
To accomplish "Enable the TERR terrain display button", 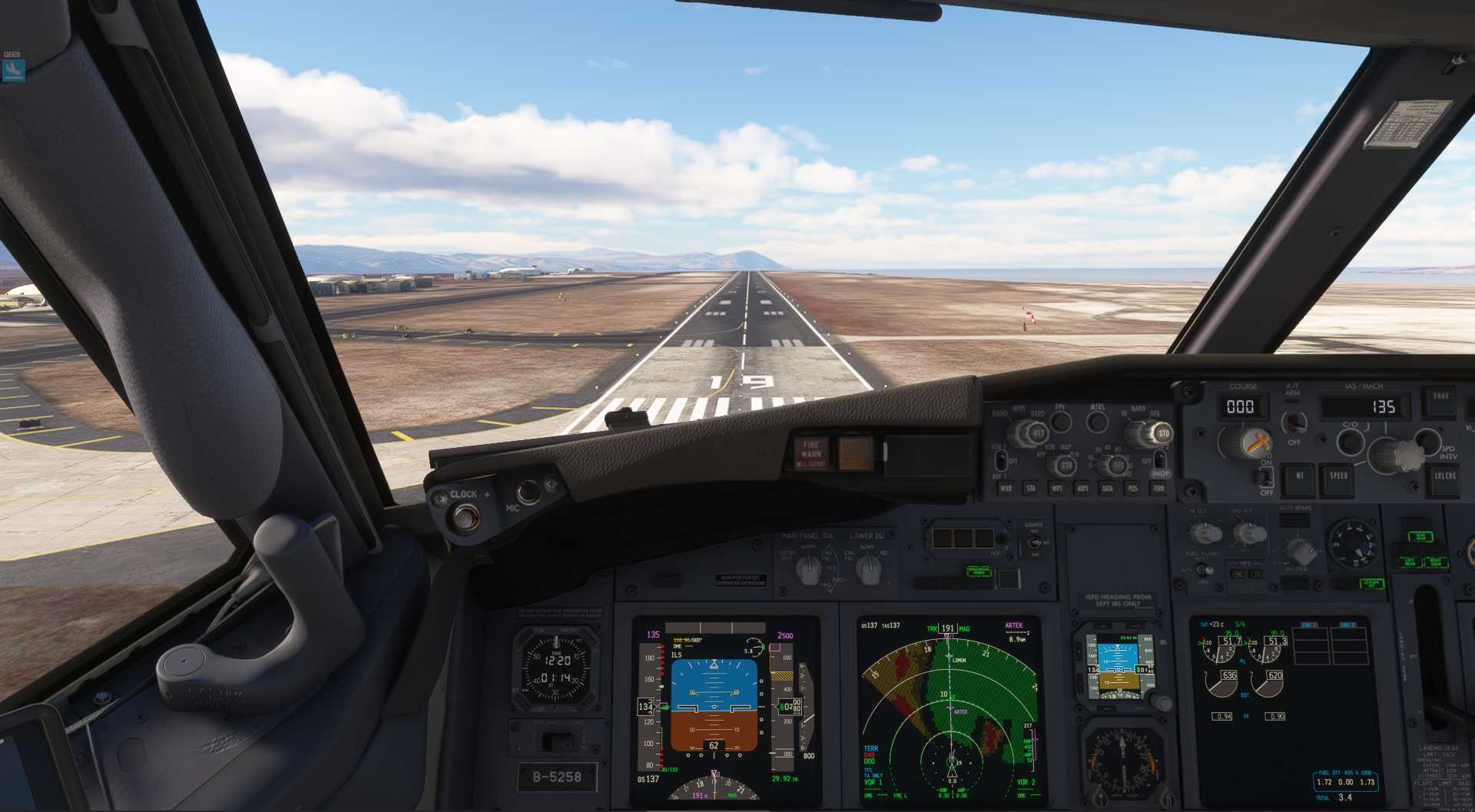I will coord(1158,489).
